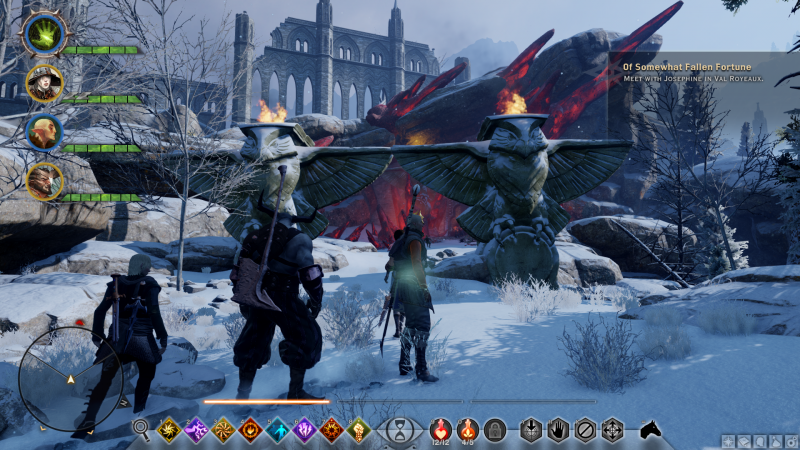
Task: Select the horned Qunari party member portrait
Action: click(44, 181)
